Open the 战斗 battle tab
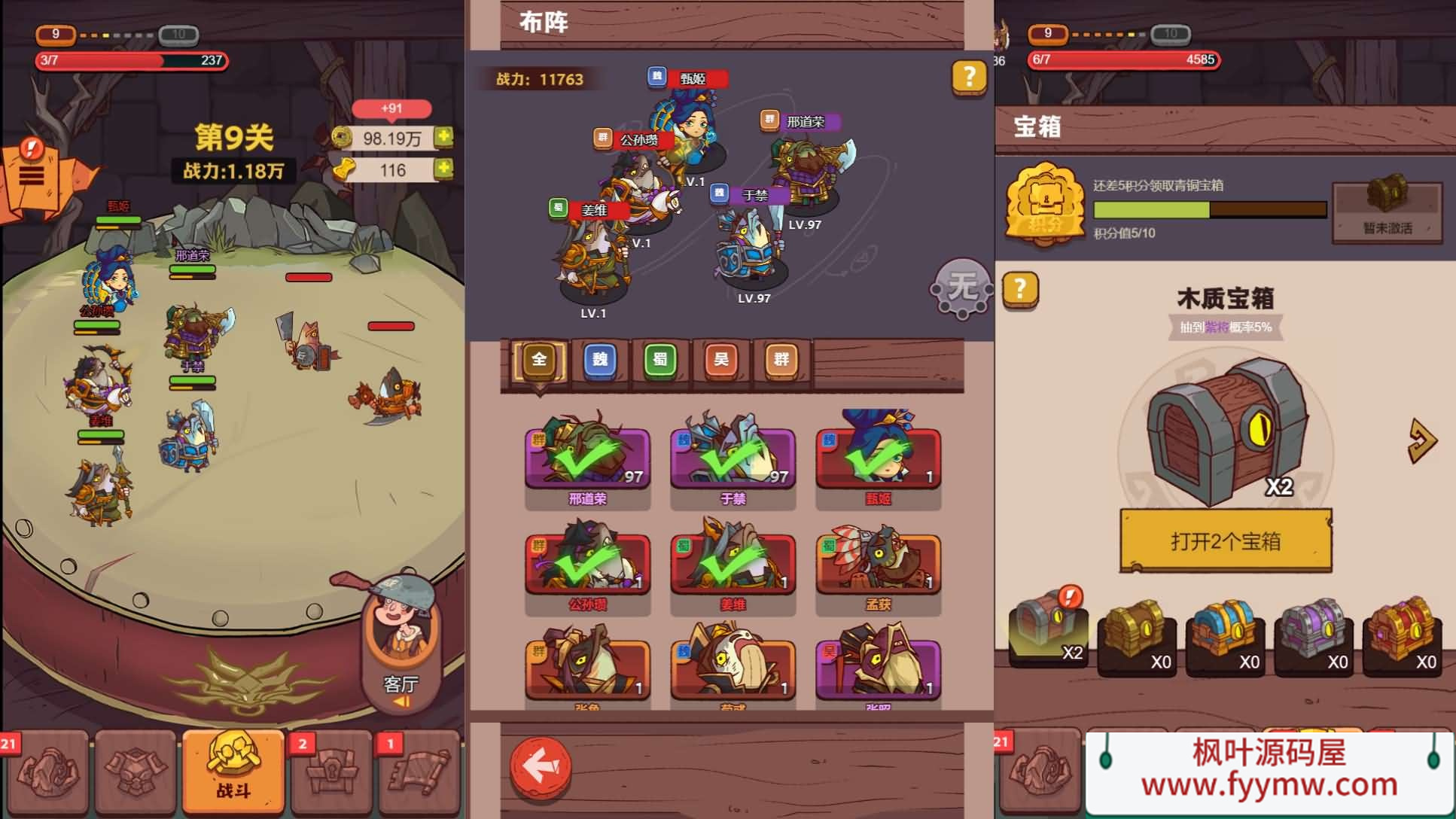 [x=233, y=770]
